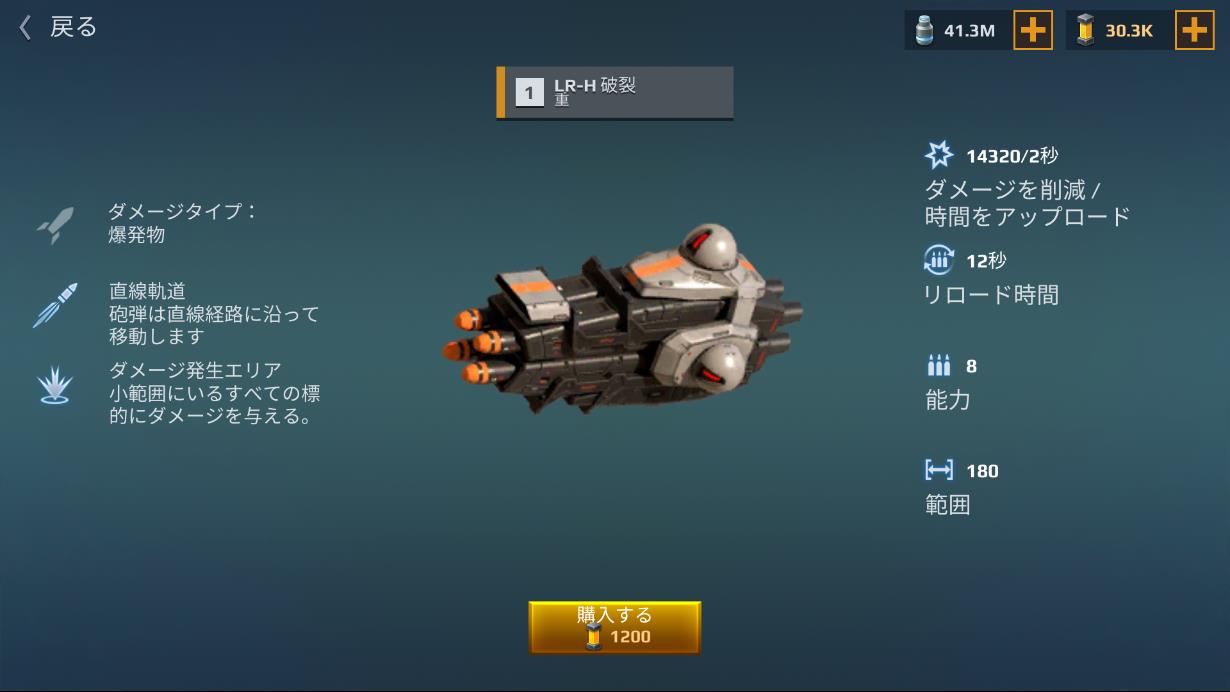Buy the weapon with 購入する for 1200
This screenshot has width=1230, height=692.
coord(614,627)
